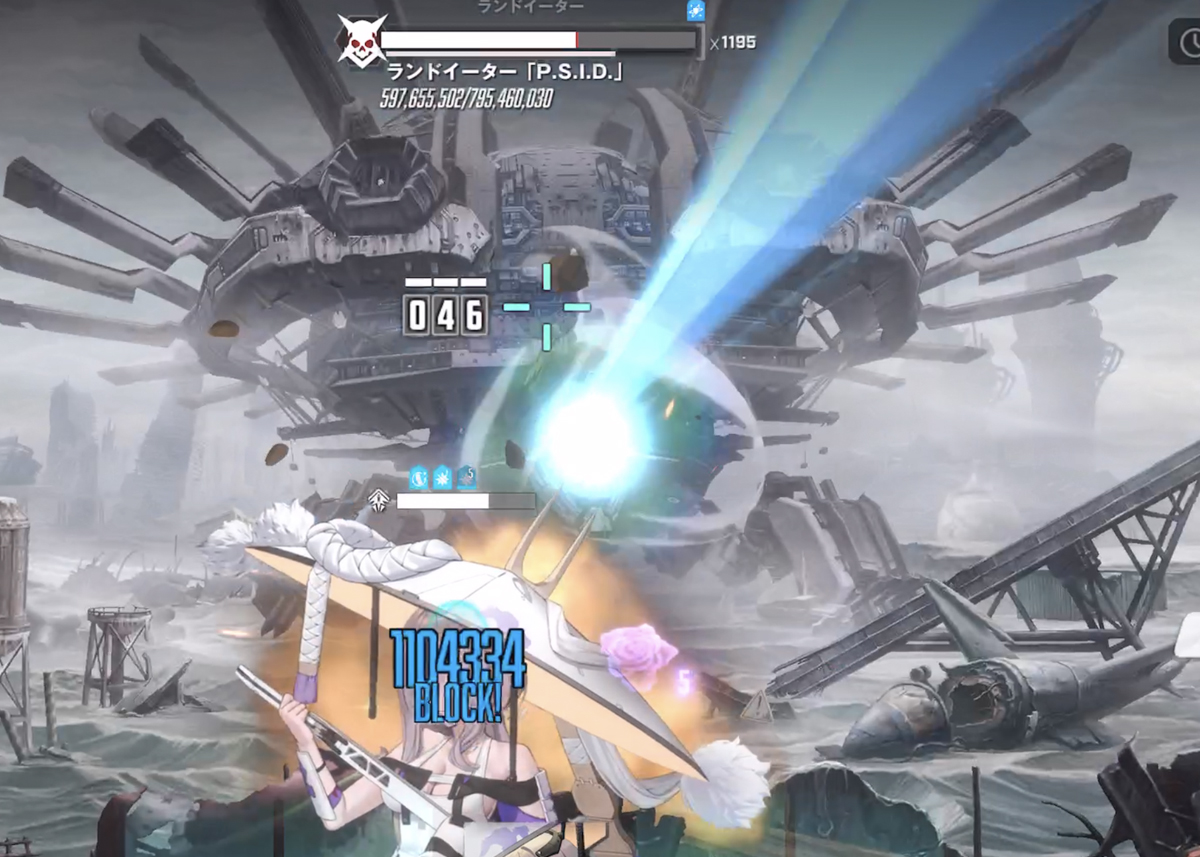Open the clock icon button
Screen dimensions: 1200x857
[1188, 43]
